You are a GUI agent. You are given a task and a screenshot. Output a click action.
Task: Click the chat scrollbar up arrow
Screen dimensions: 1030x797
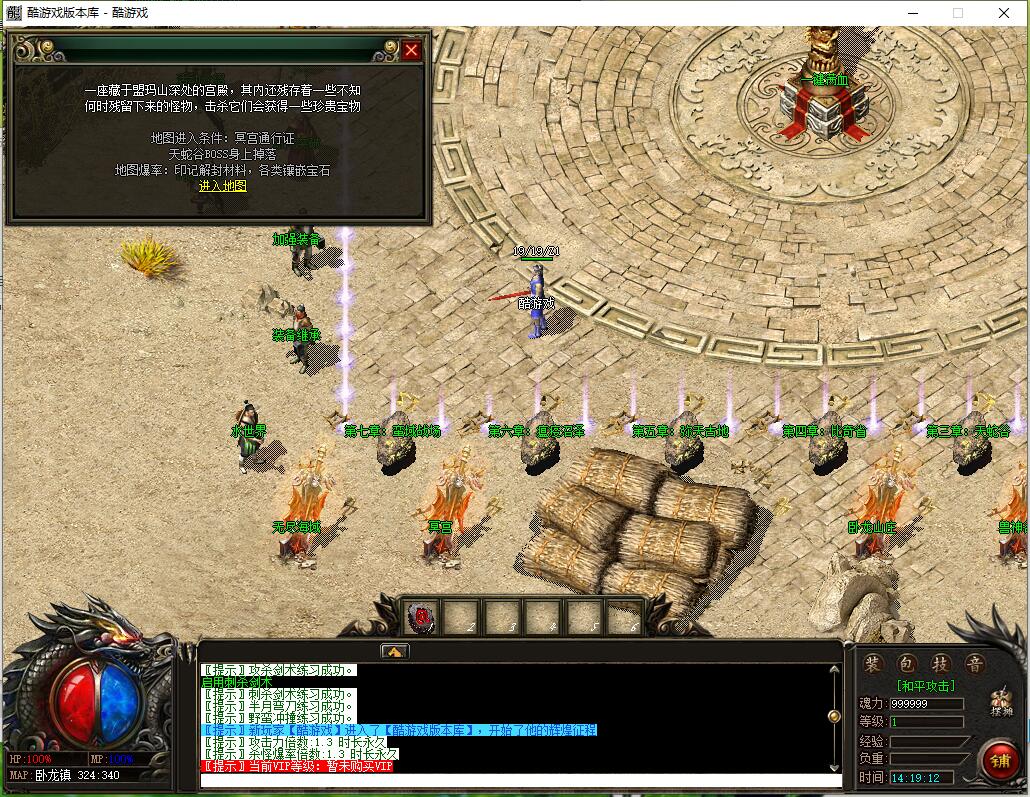pyautogui.click(x=835, y=669)
